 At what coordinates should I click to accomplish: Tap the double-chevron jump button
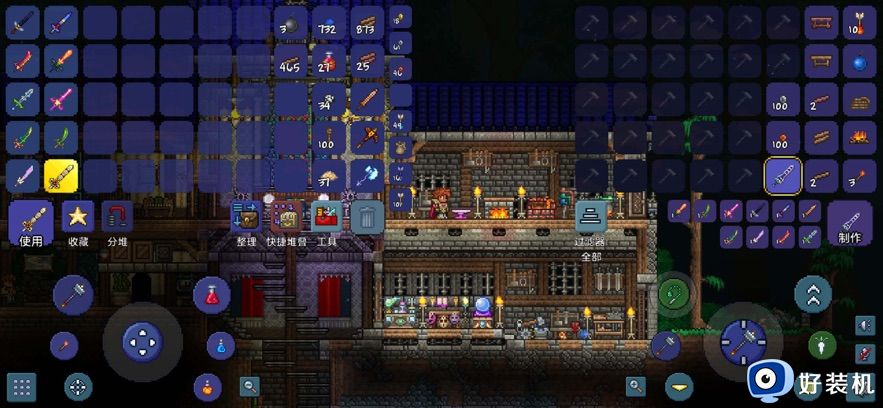pos(812,294)
